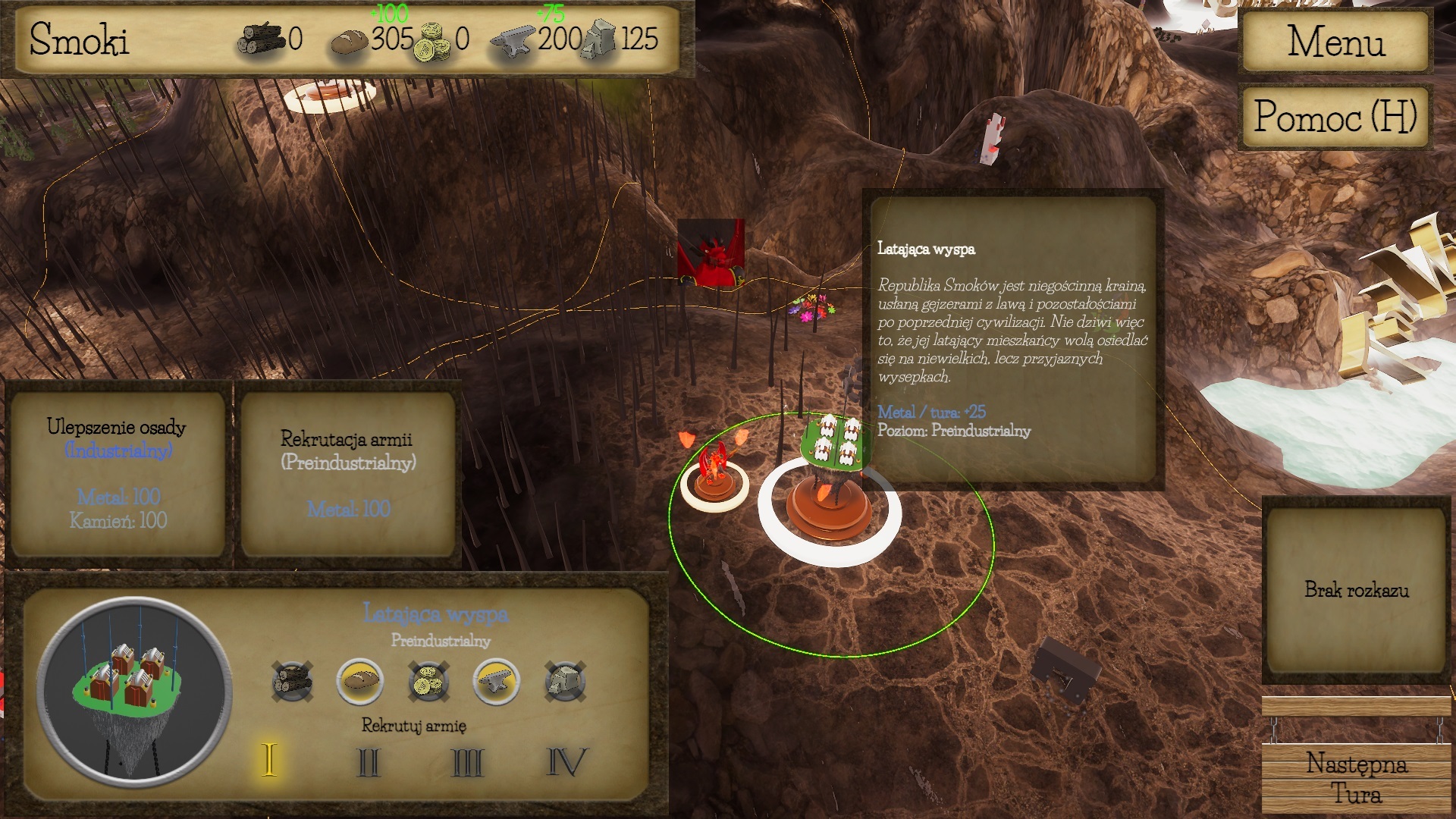1456x819 pixels.
Task: Recruit tier I army
Action: coord(269,760)
